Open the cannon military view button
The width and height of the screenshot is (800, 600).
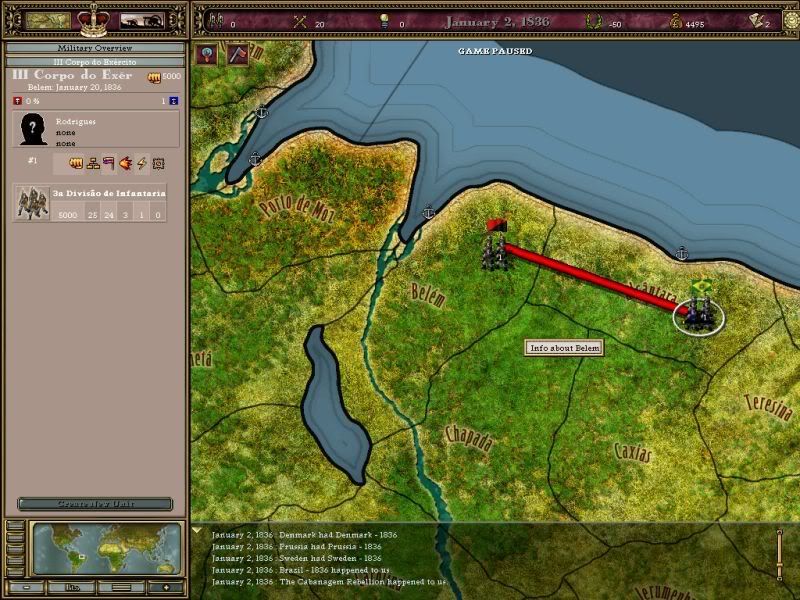click(143, 21)
